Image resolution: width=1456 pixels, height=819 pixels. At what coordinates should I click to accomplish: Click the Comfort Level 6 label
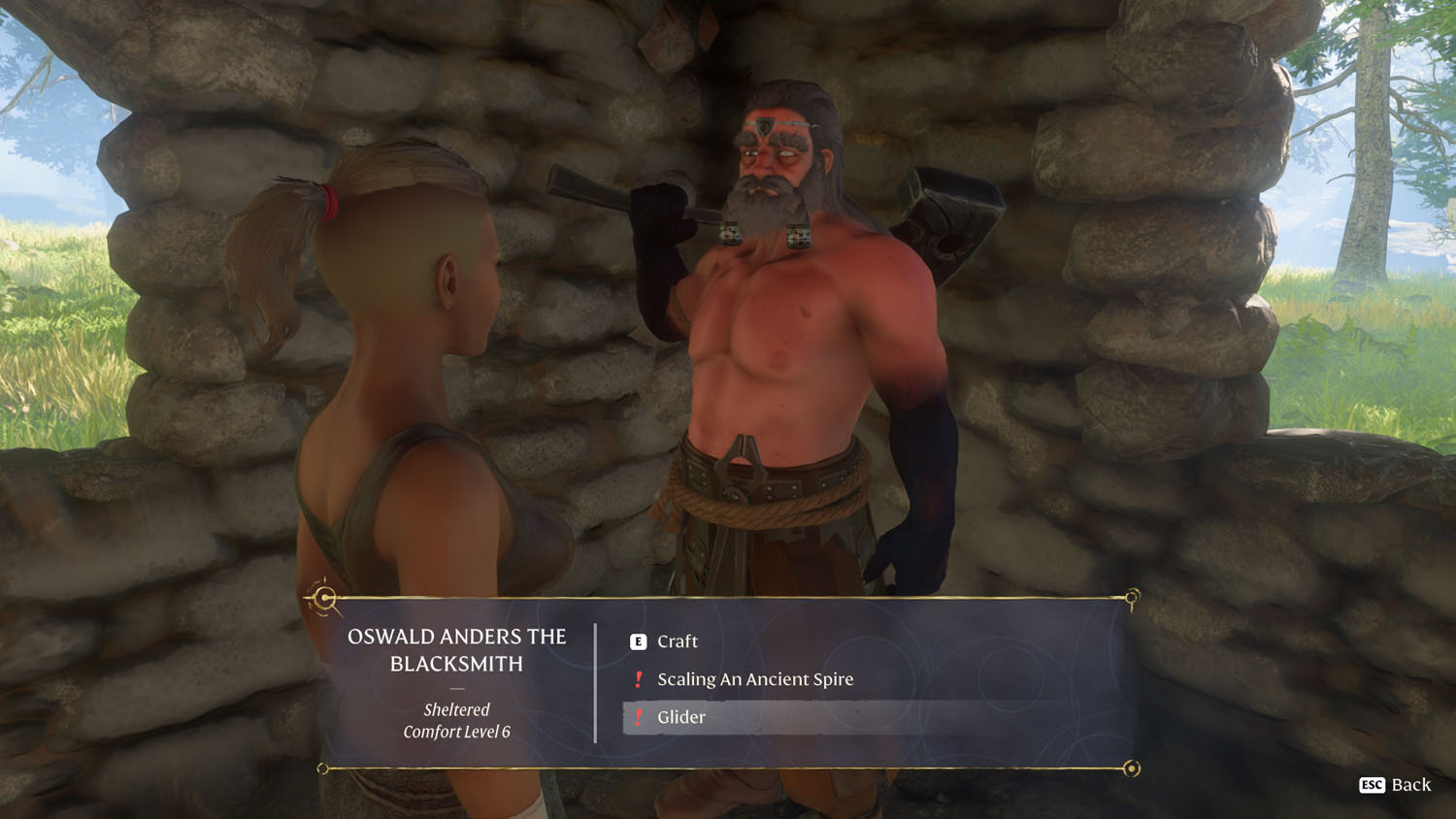[x=456, y=733]
